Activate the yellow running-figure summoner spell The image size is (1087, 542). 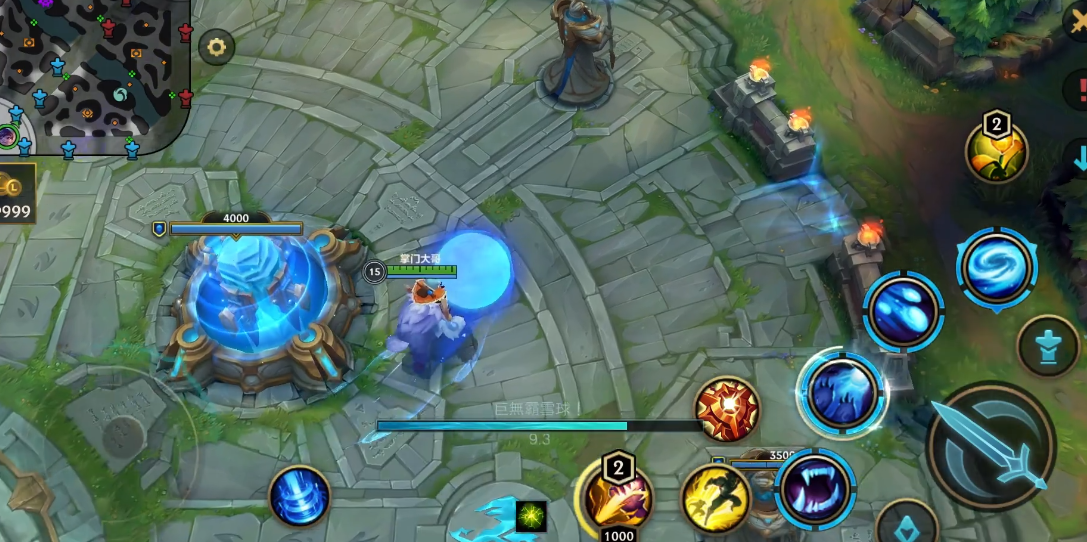tap(716, 498)
